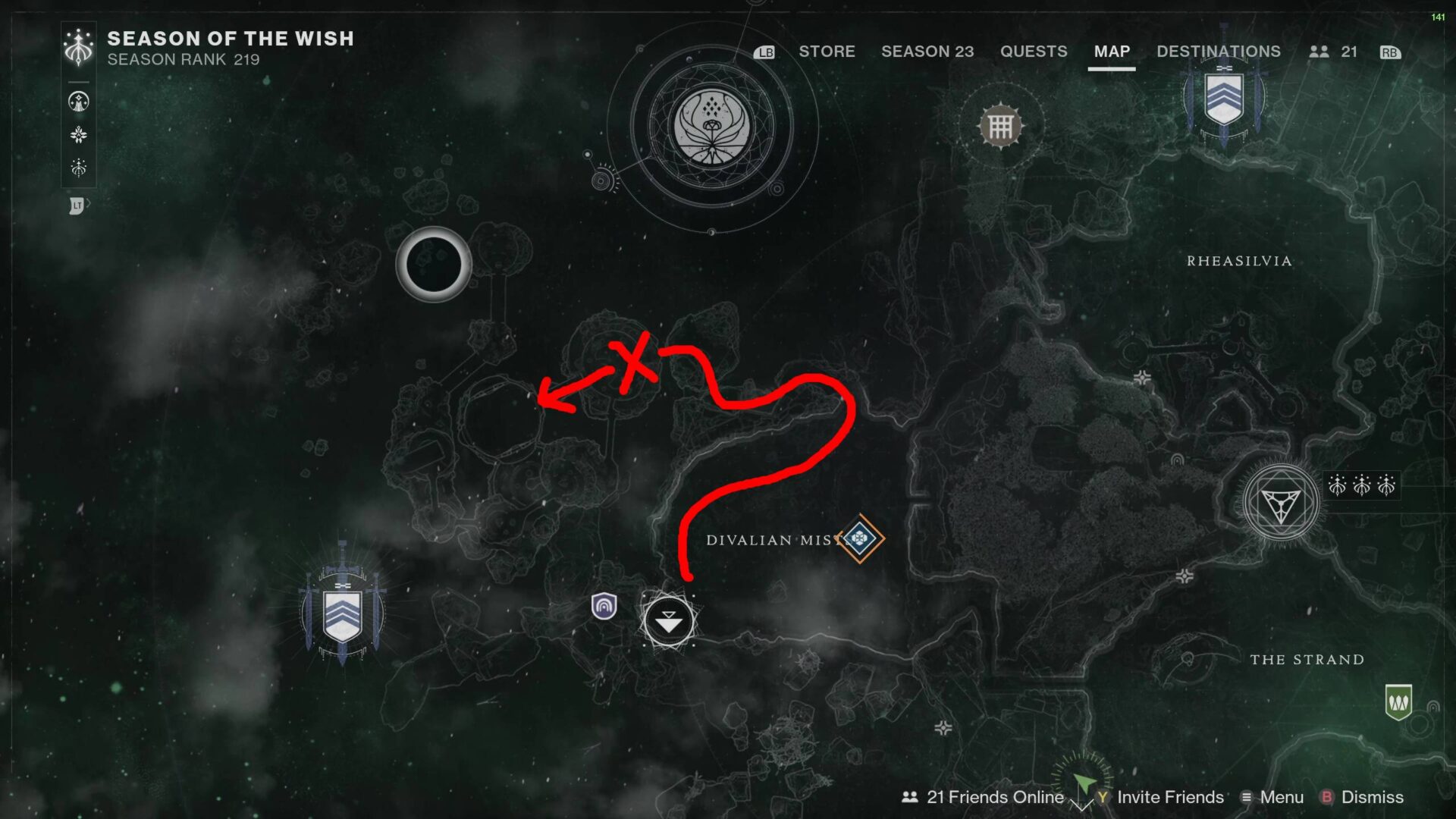Click Invite Friends at the bottom
Image resolution: width=1456 pixels, height=819 pixels.
click(1166, 797)
